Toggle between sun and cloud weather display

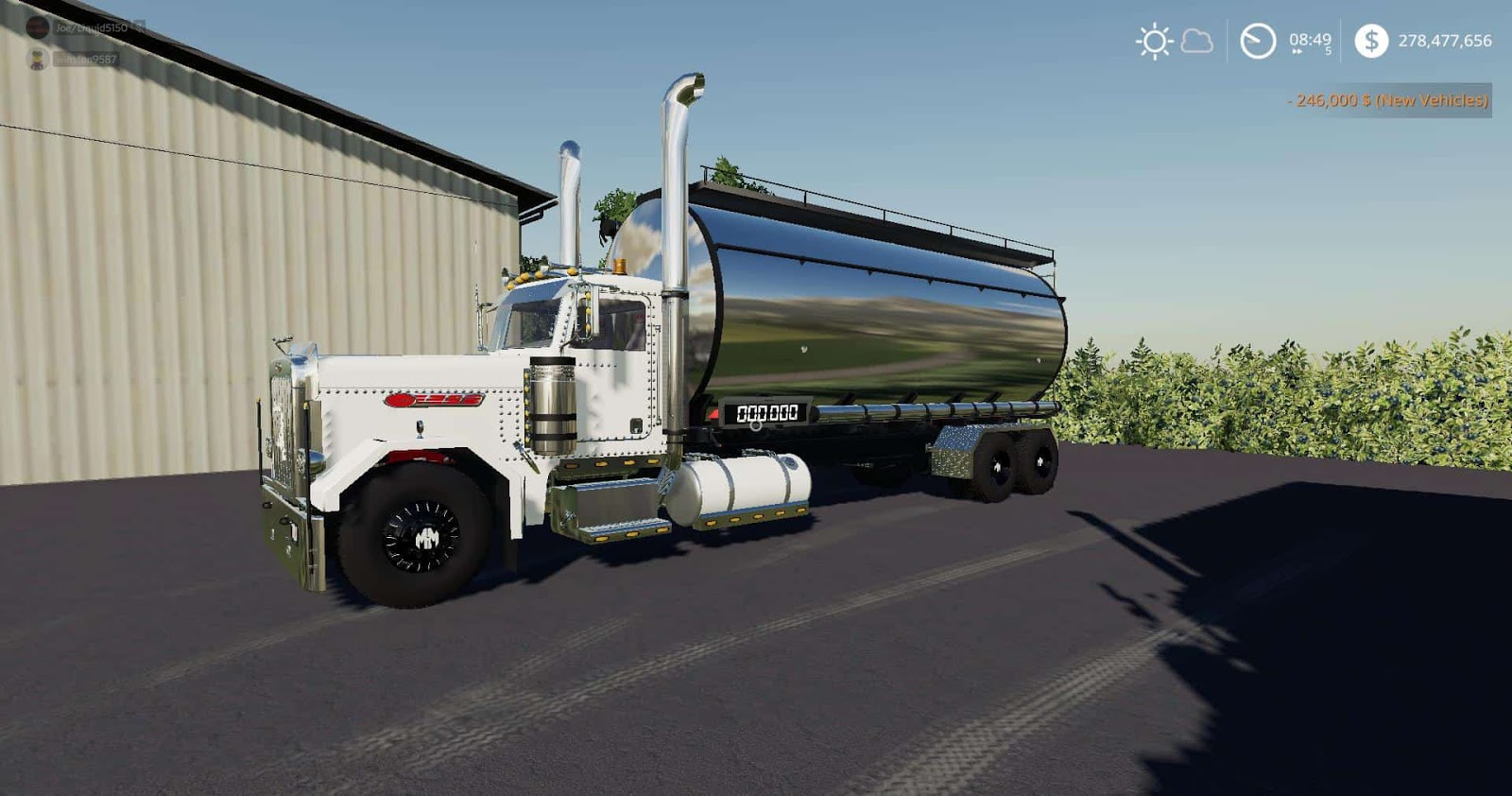pyautogui.click(x=1177, y=42)
